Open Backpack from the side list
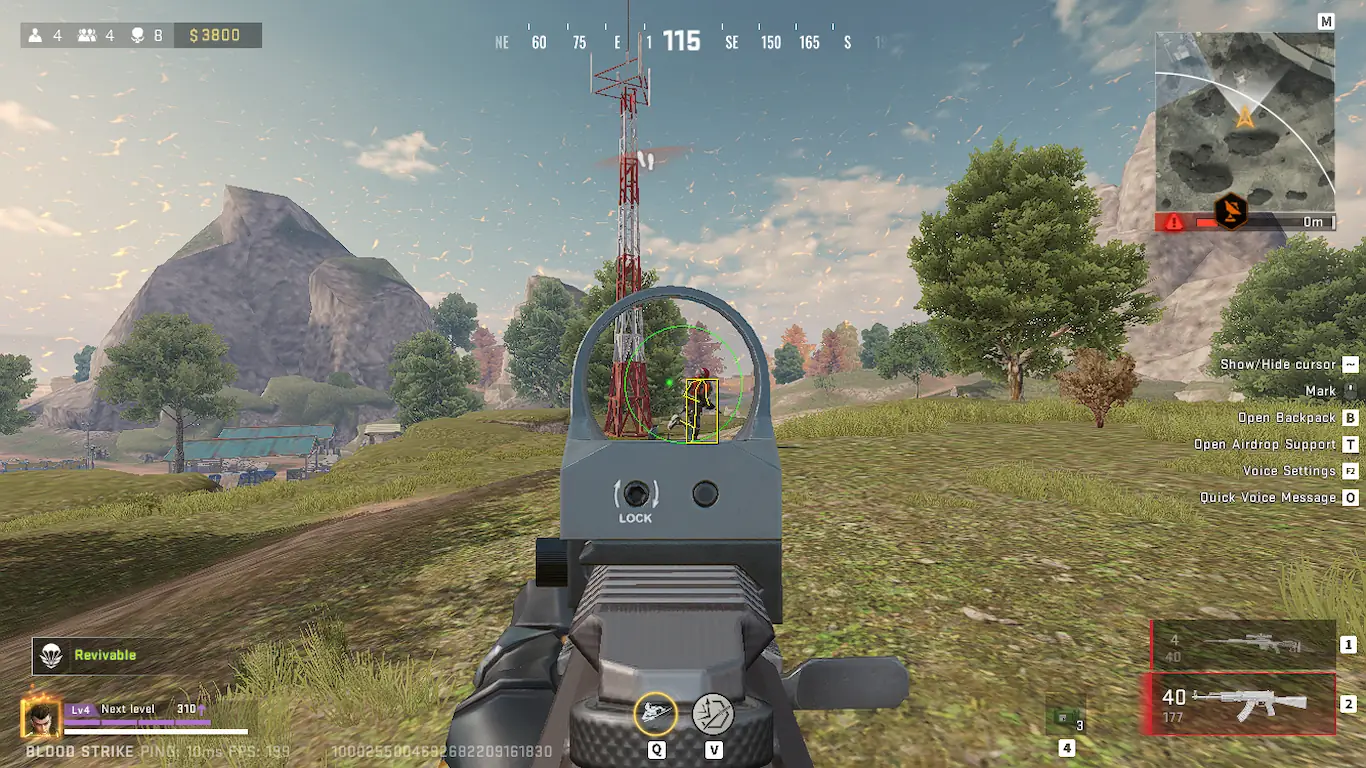 point(1286,418)
